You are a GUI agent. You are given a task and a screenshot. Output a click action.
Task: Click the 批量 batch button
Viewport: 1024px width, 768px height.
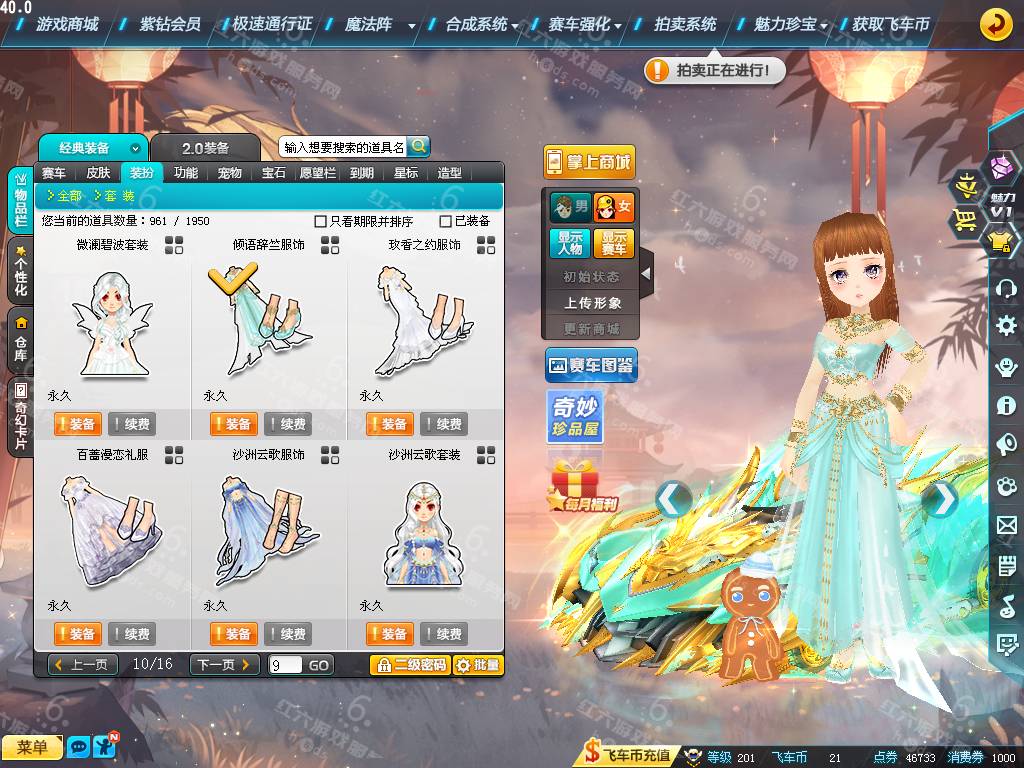click(x=478, y=665)
